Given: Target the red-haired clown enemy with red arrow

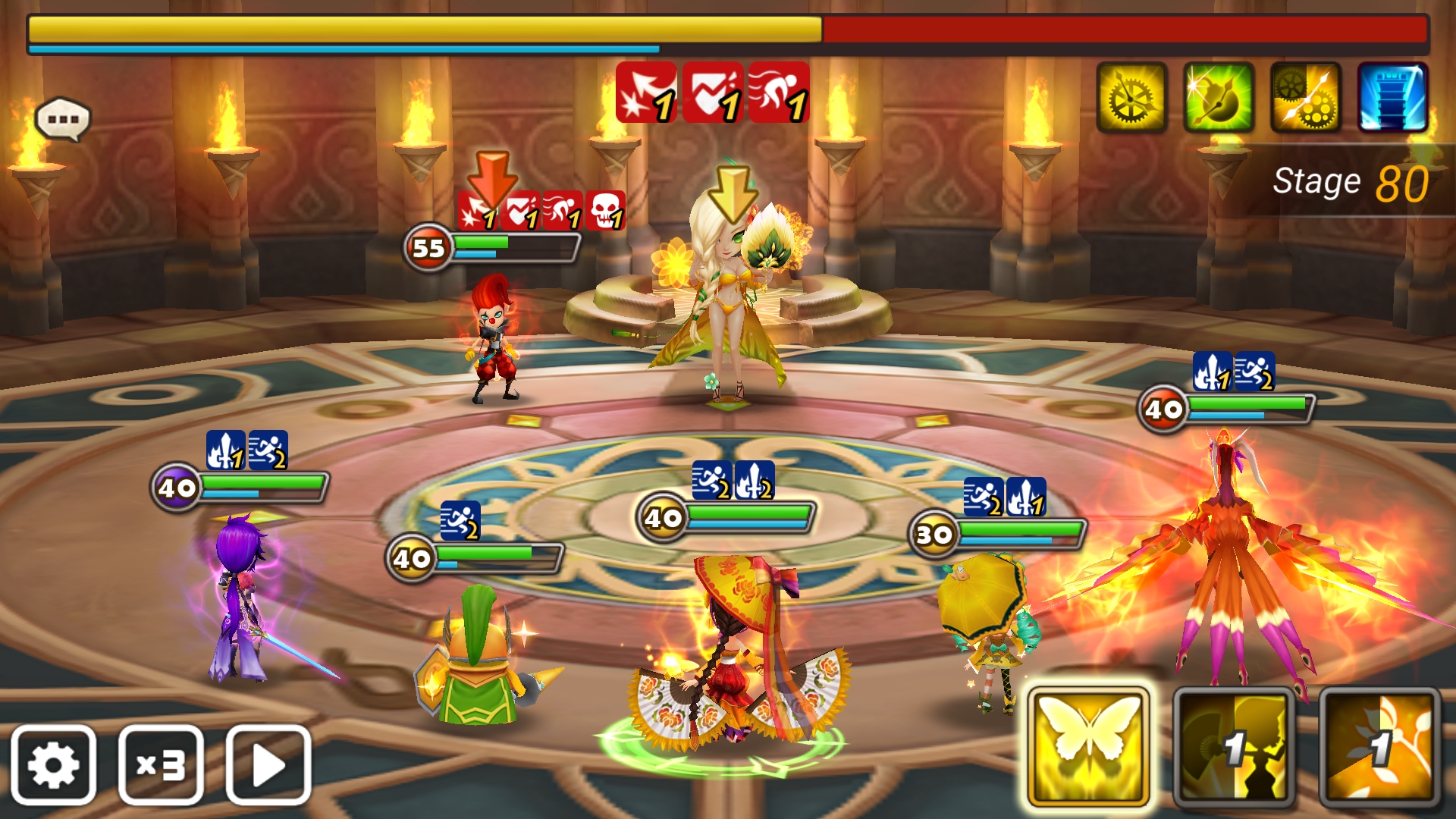Looking at the screenshot, I should 494,341.
